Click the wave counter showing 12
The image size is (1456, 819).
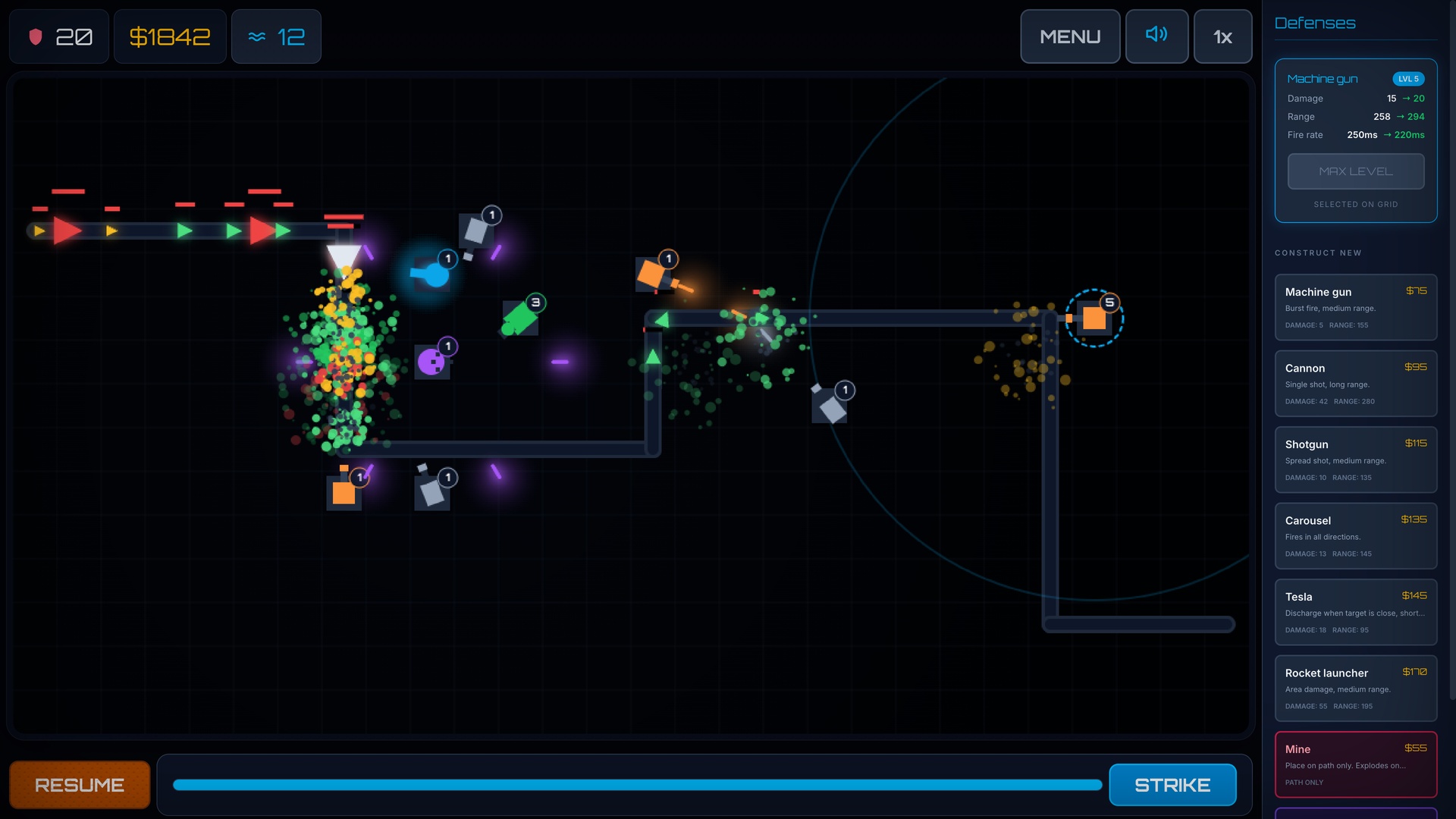(276, 36)
